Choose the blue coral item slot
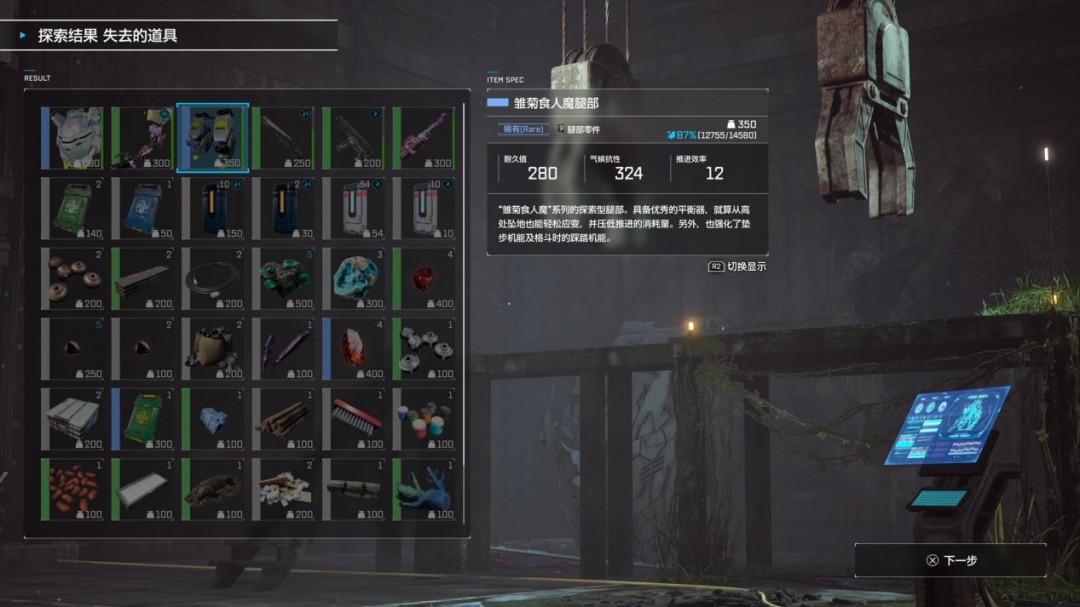 click(423, 489)
